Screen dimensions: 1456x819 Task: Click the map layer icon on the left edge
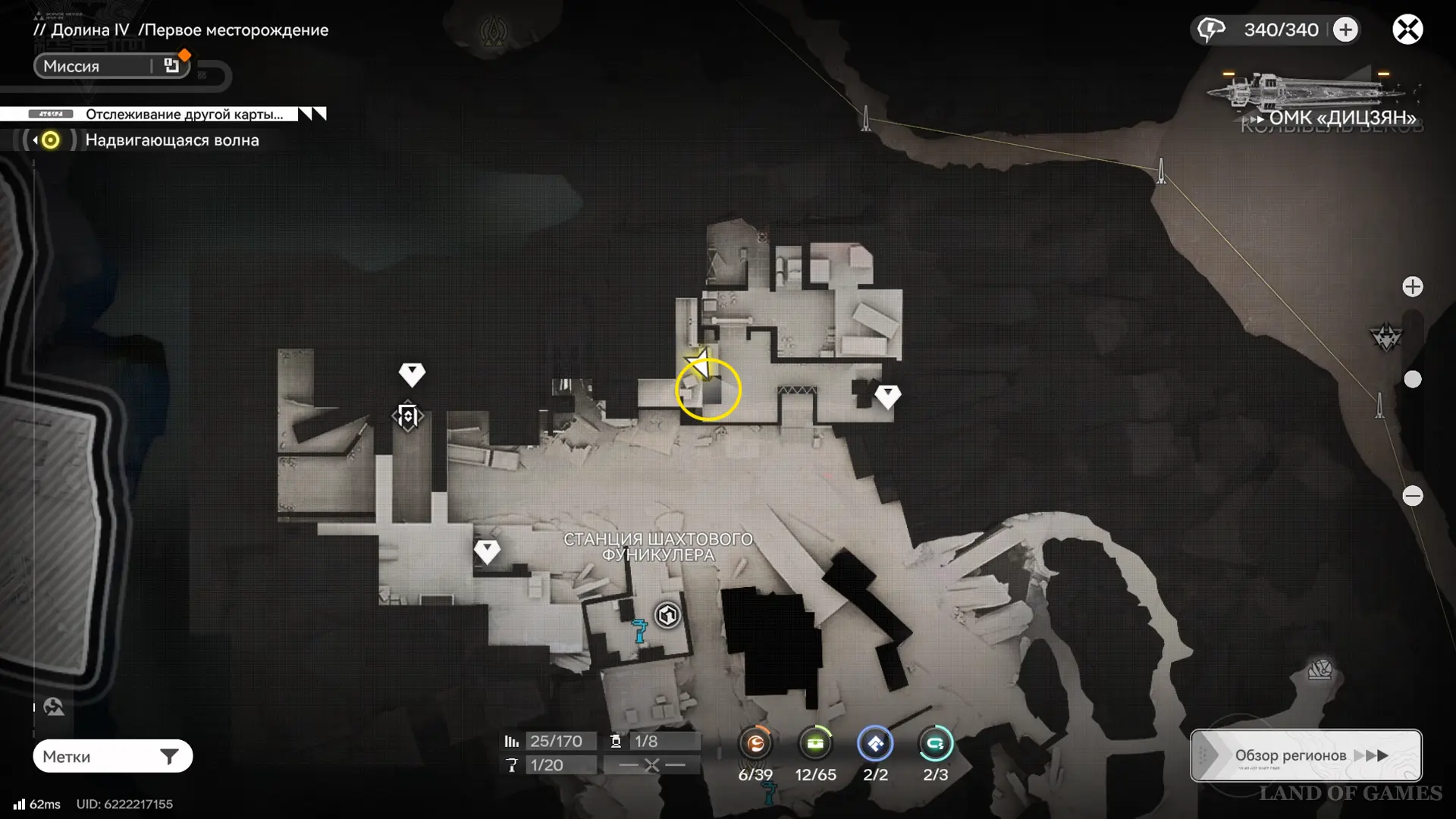pyautogui.click(x=53, y=707)
